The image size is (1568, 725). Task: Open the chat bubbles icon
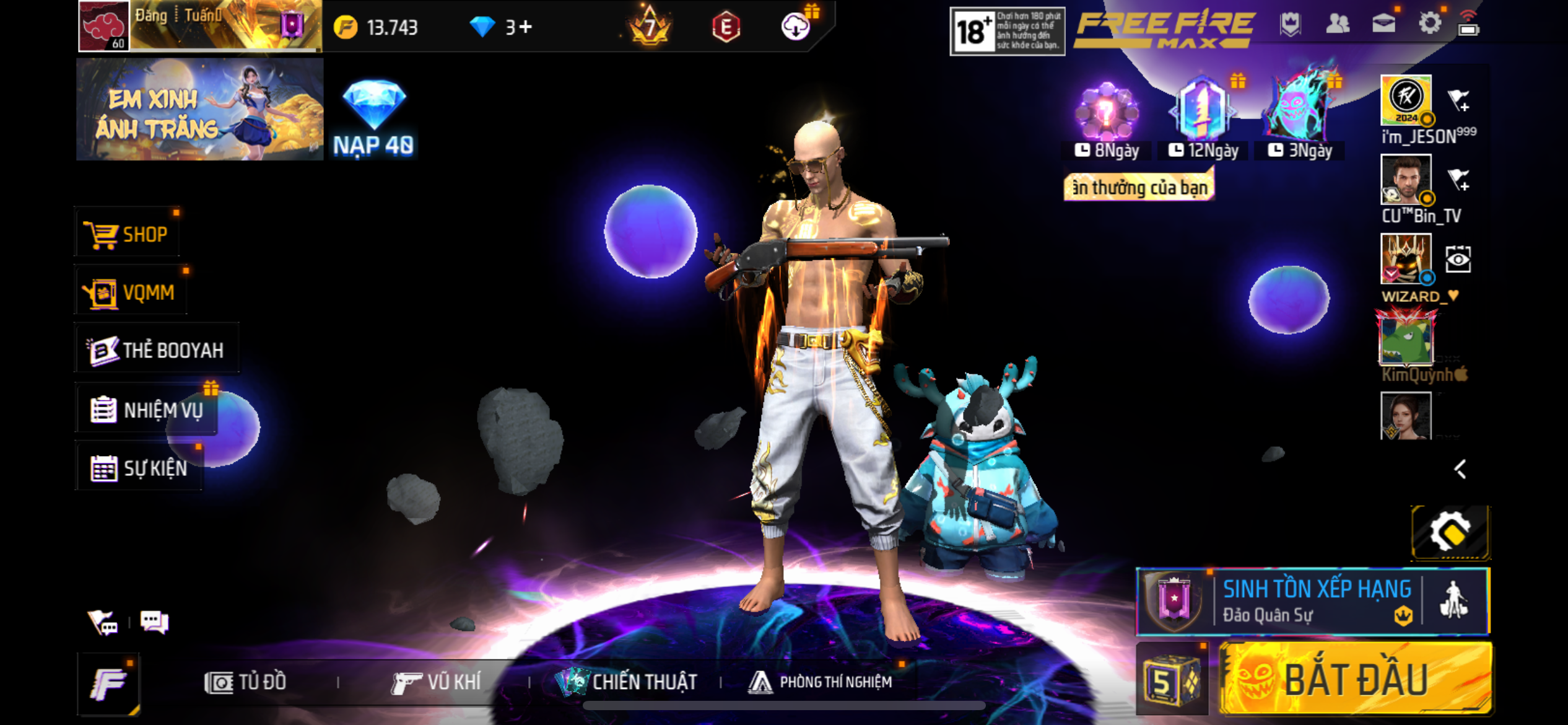[154, 622]
